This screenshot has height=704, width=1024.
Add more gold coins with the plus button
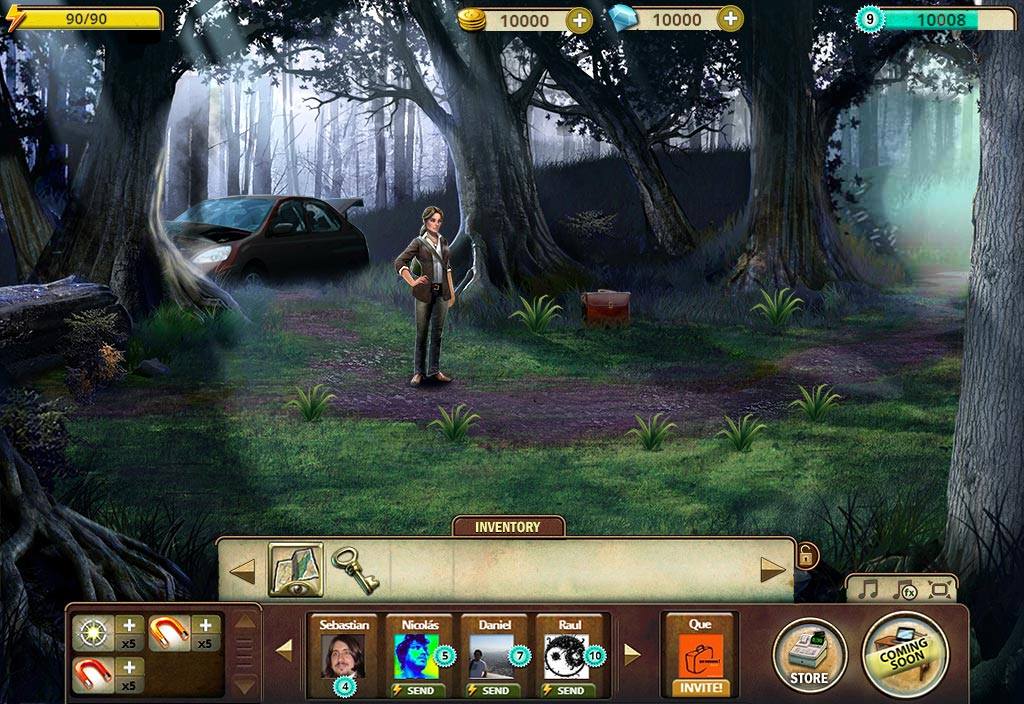(579, 19)
